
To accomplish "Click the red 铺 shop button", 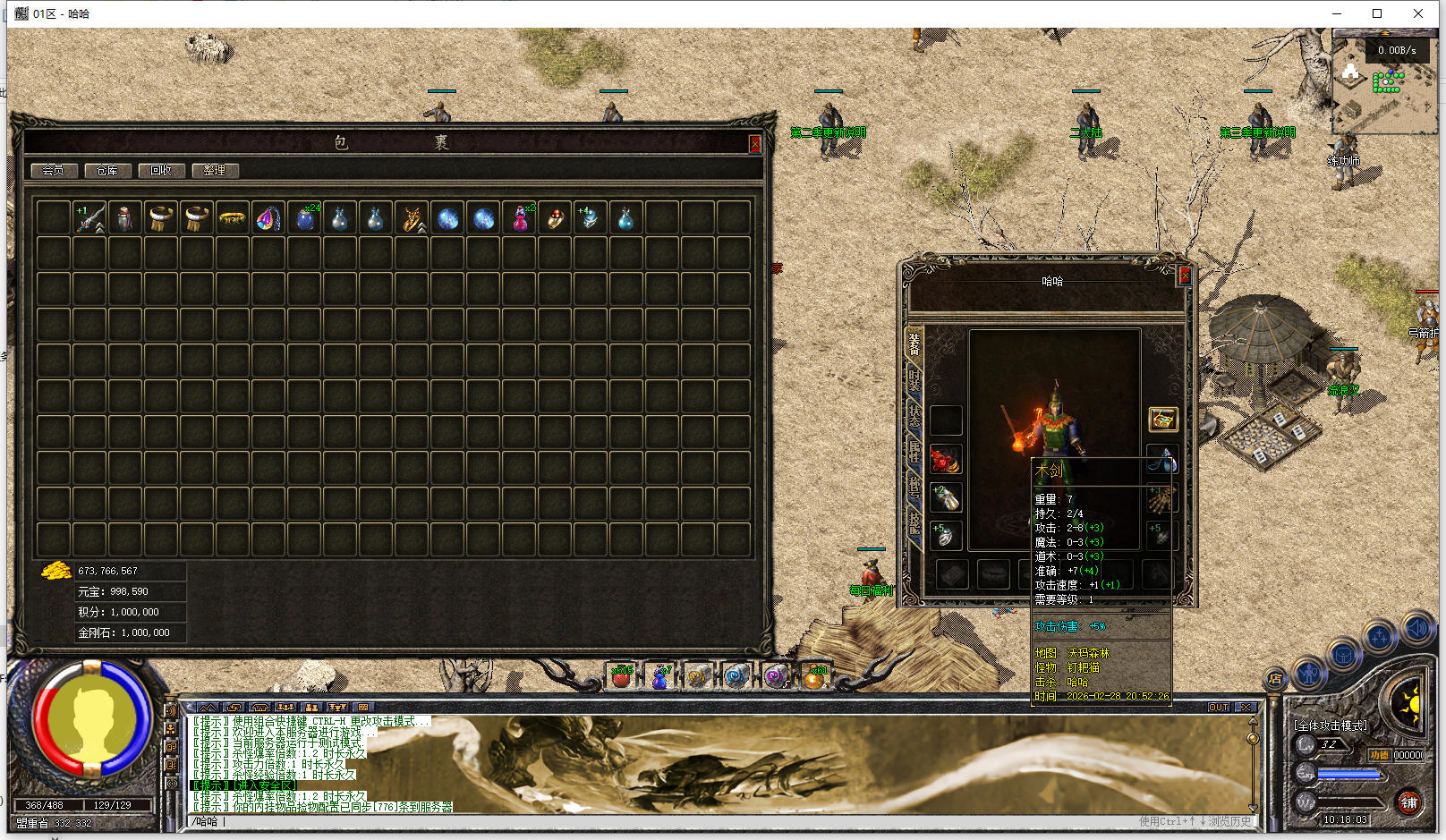I will [x=1408, y=802].
